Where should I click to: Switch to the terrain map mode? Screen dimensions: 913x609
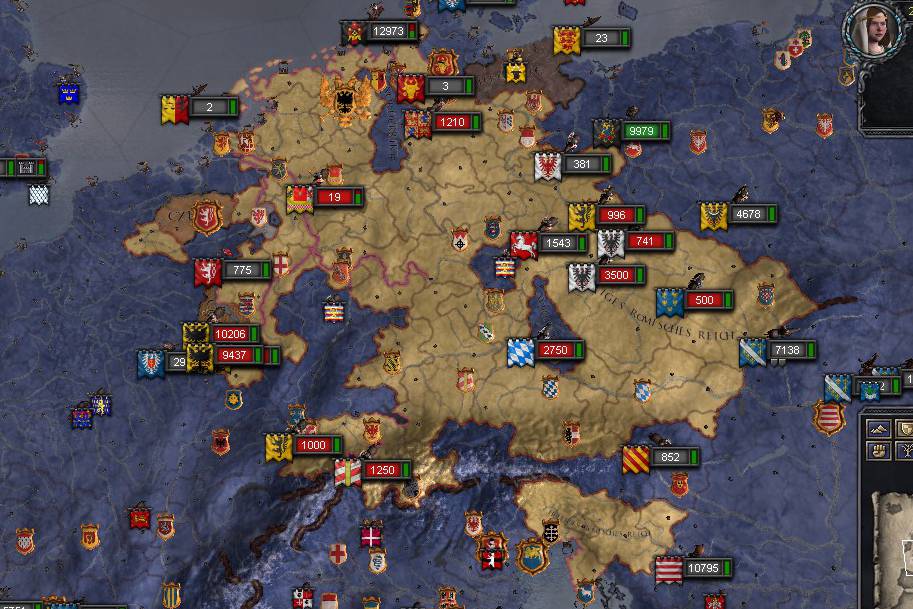[x=878, y=428]
